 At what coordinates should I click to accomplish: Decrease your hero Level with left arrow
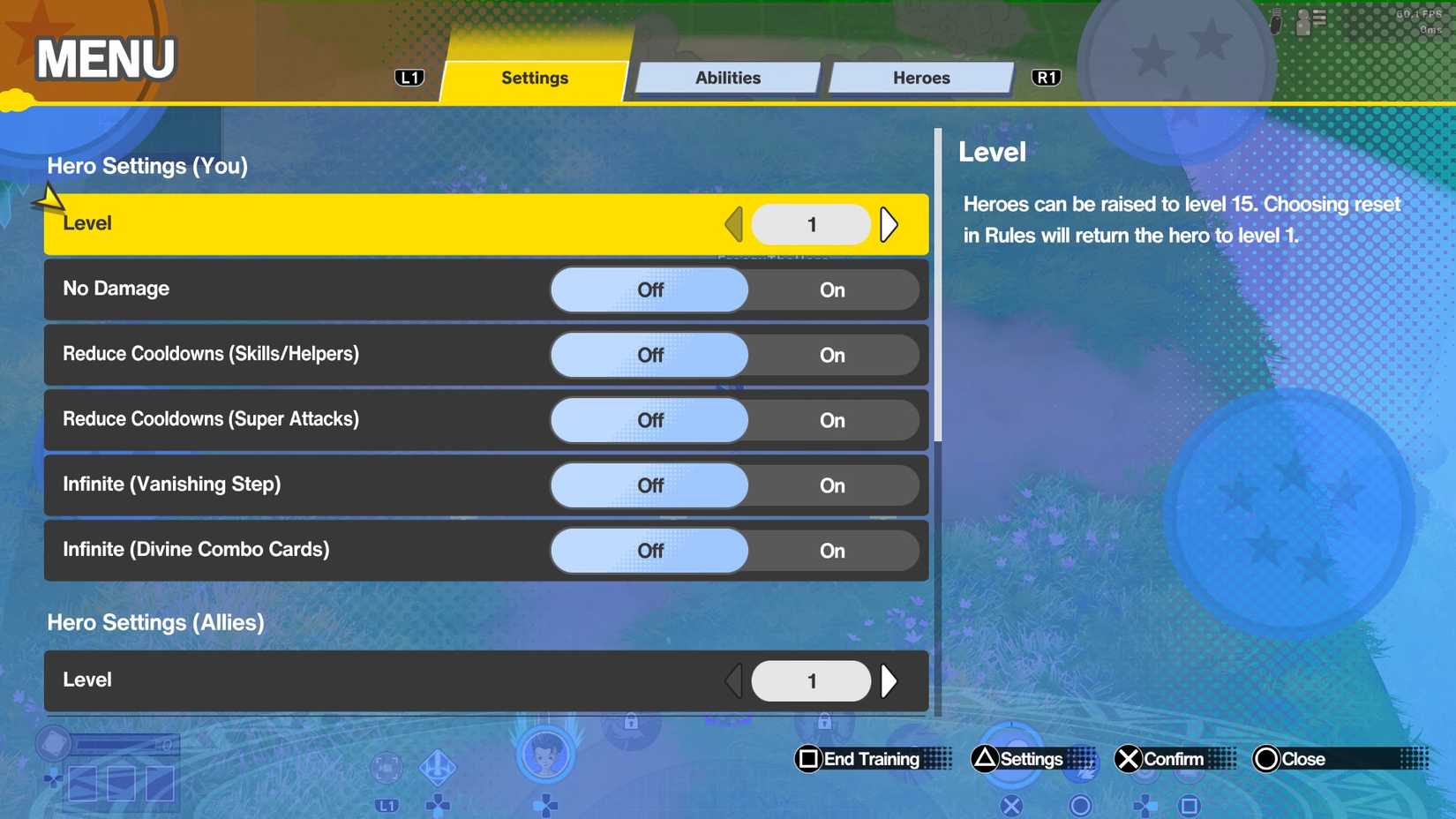pyautogui.click(x=733, y=224)
